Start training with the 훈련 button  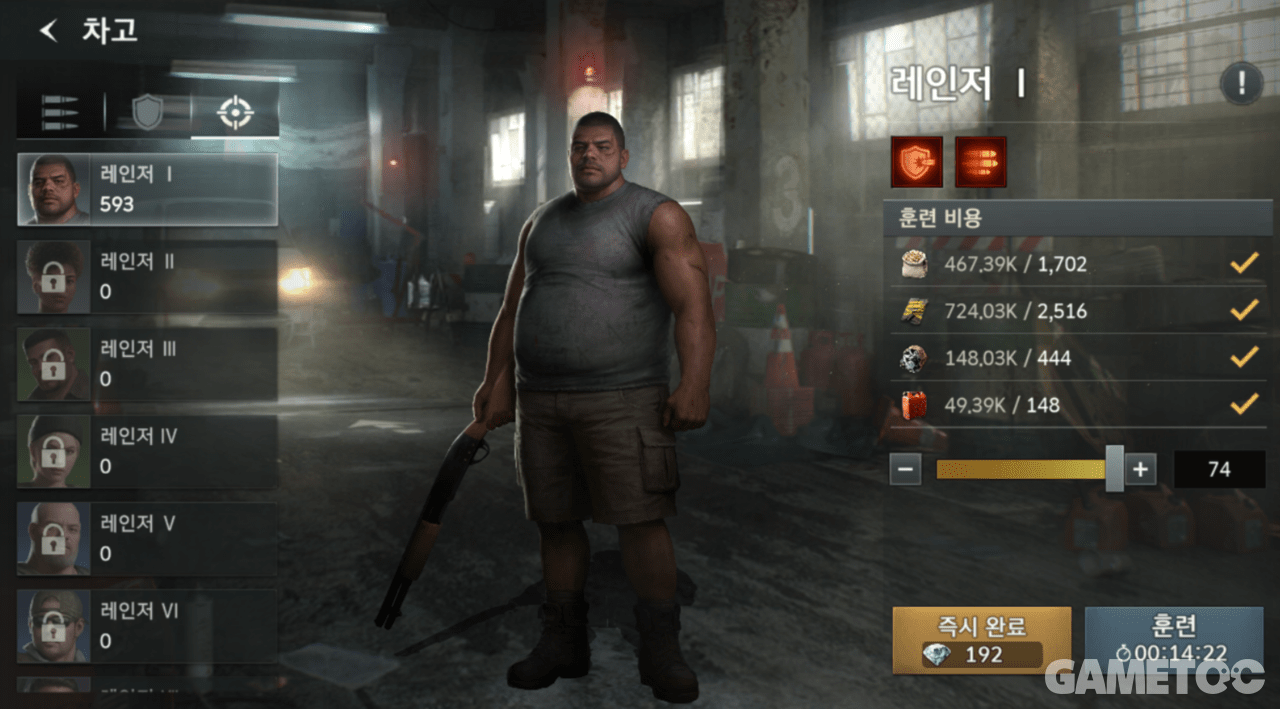pyautogui.click(x=1173, y=640)
